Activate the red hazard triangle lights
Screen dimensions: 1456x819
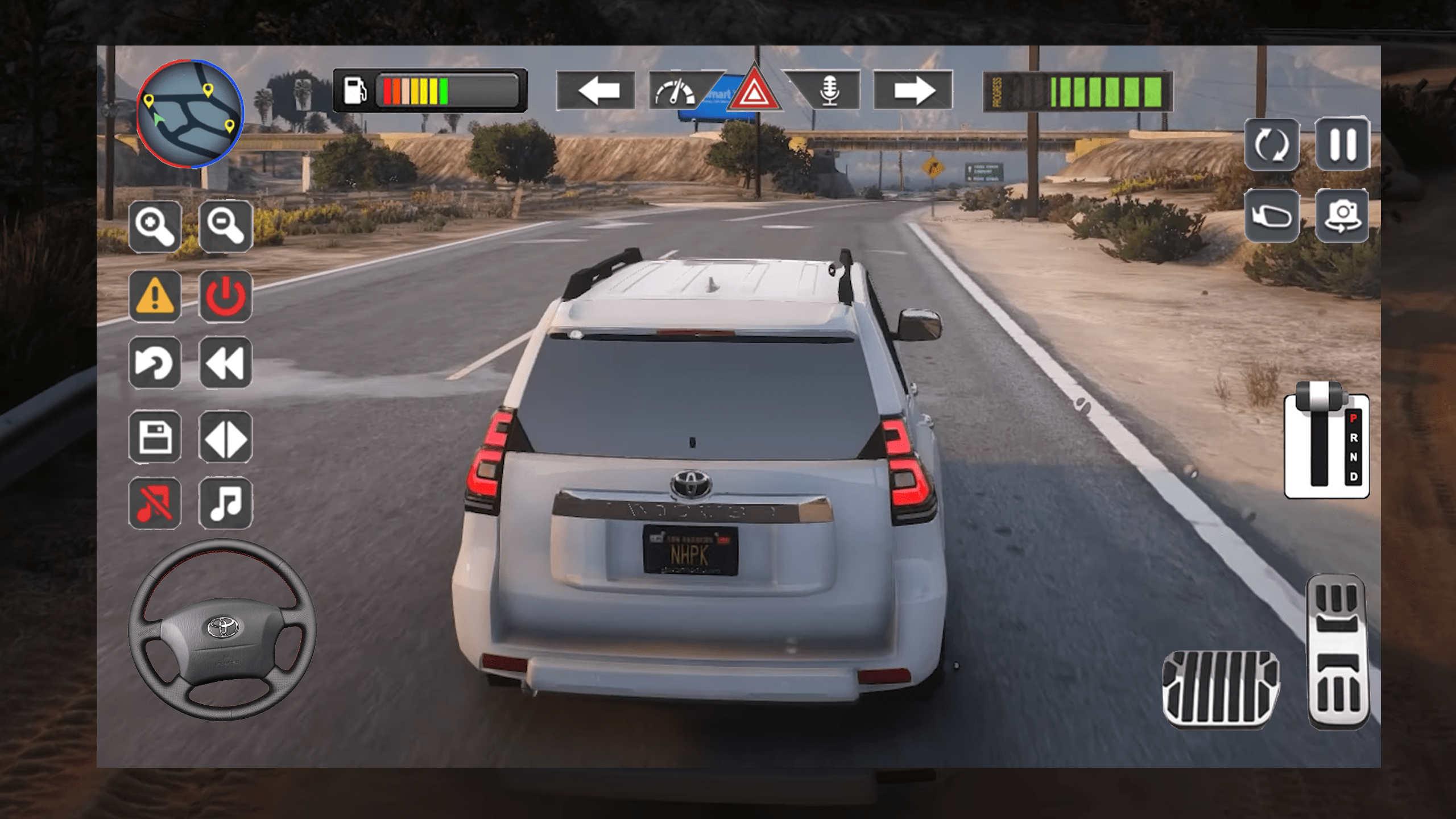(754, 91)
